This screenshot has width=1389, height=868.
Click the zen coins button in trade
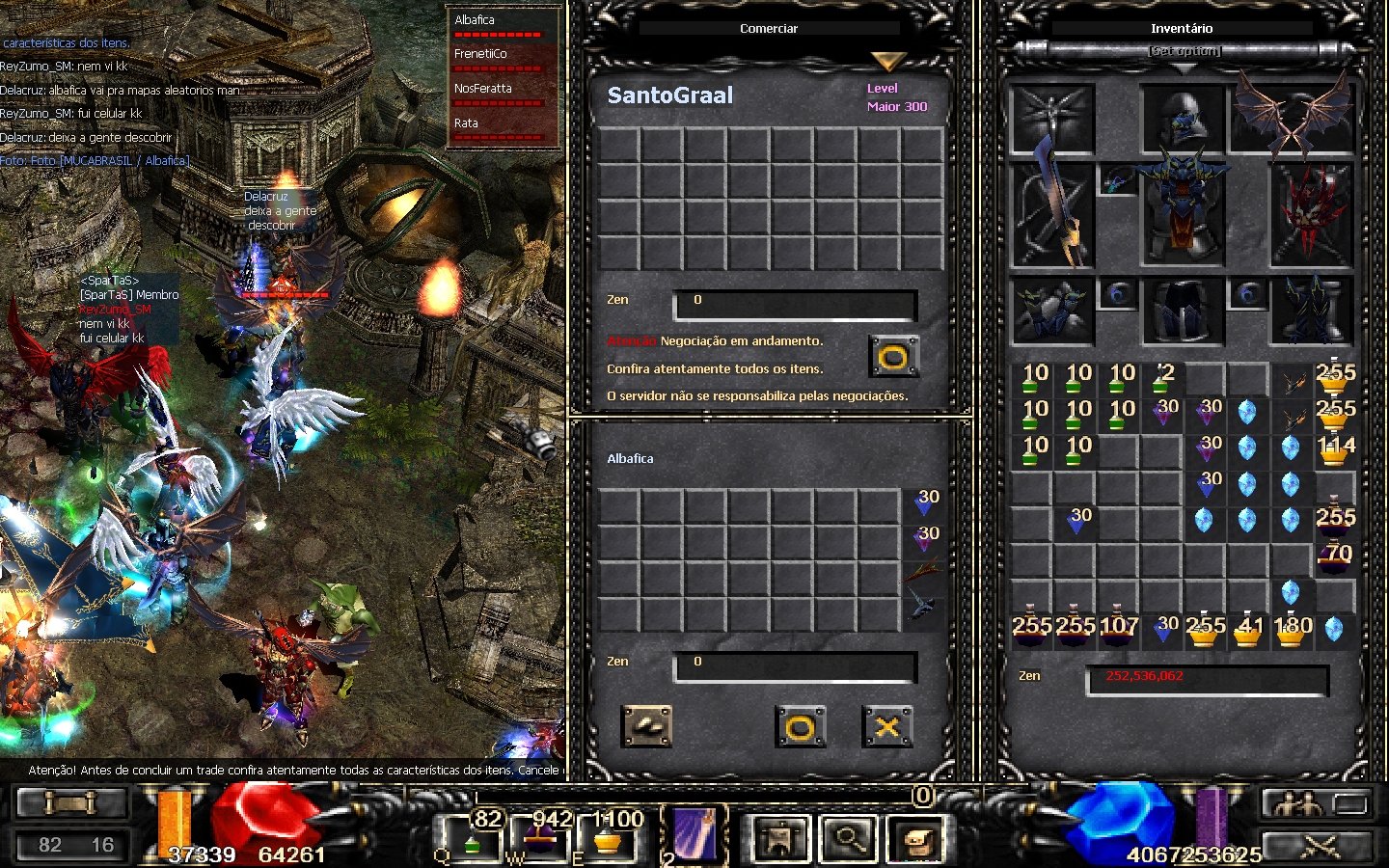[x=647, y=727]
